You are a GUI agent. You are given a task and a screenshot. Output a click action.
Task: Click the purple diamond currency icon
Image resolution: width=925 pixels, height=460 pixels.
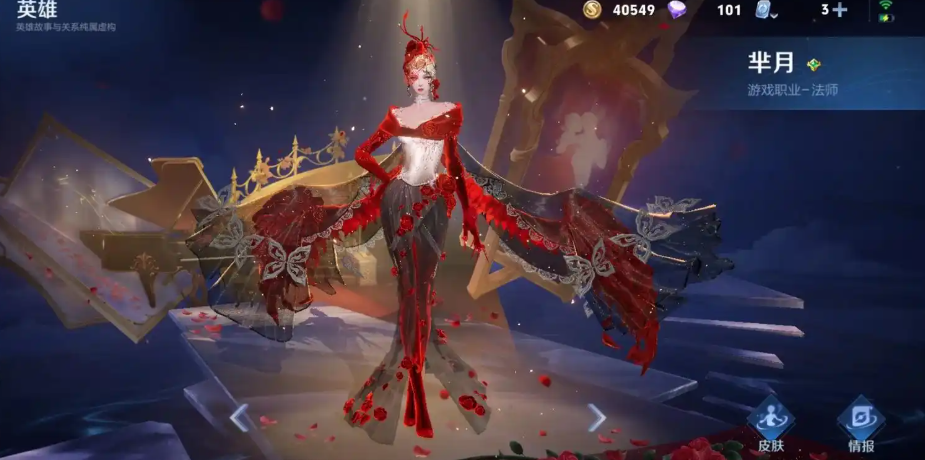[679, 10]
